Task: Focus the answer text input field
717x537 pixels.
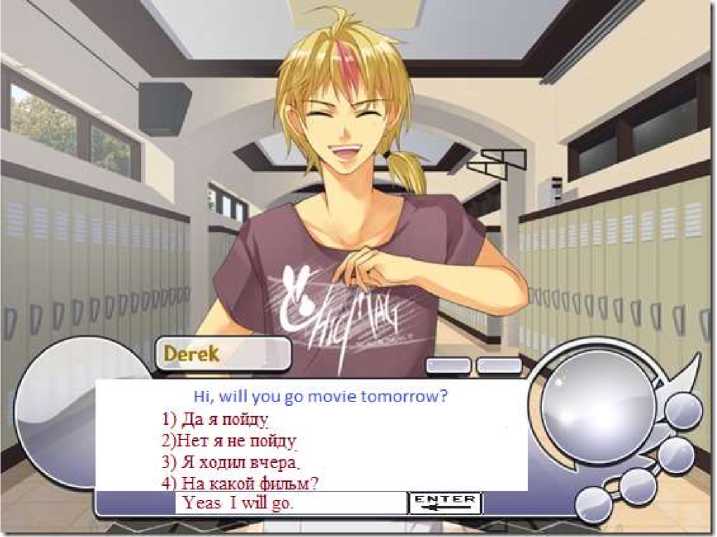Action: (x=290, y=503)
